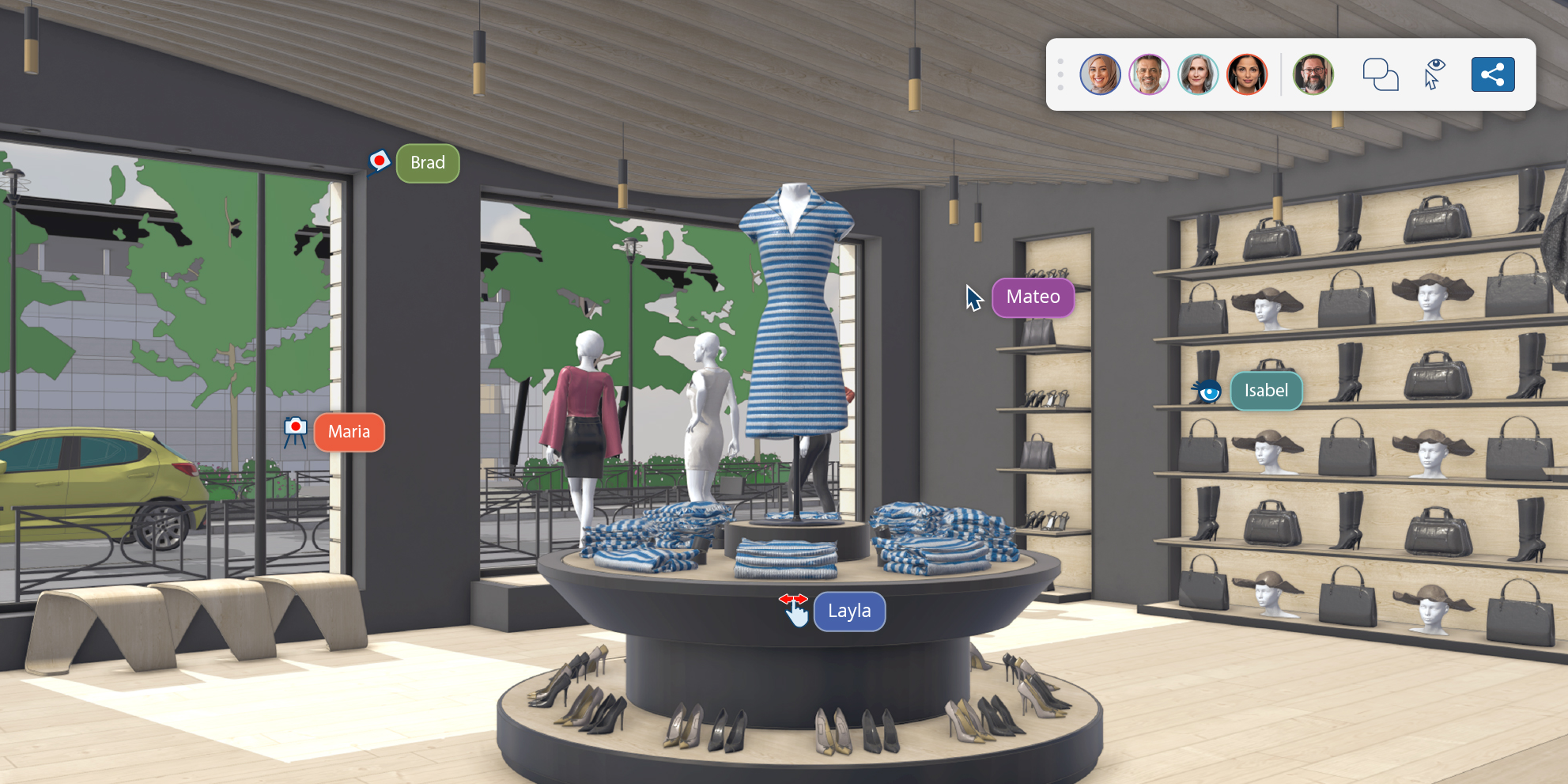This screenshot has width=1568, height=784.
Task: Select the purple-ringed man's avatar
Action: (x=1149, y=74)
